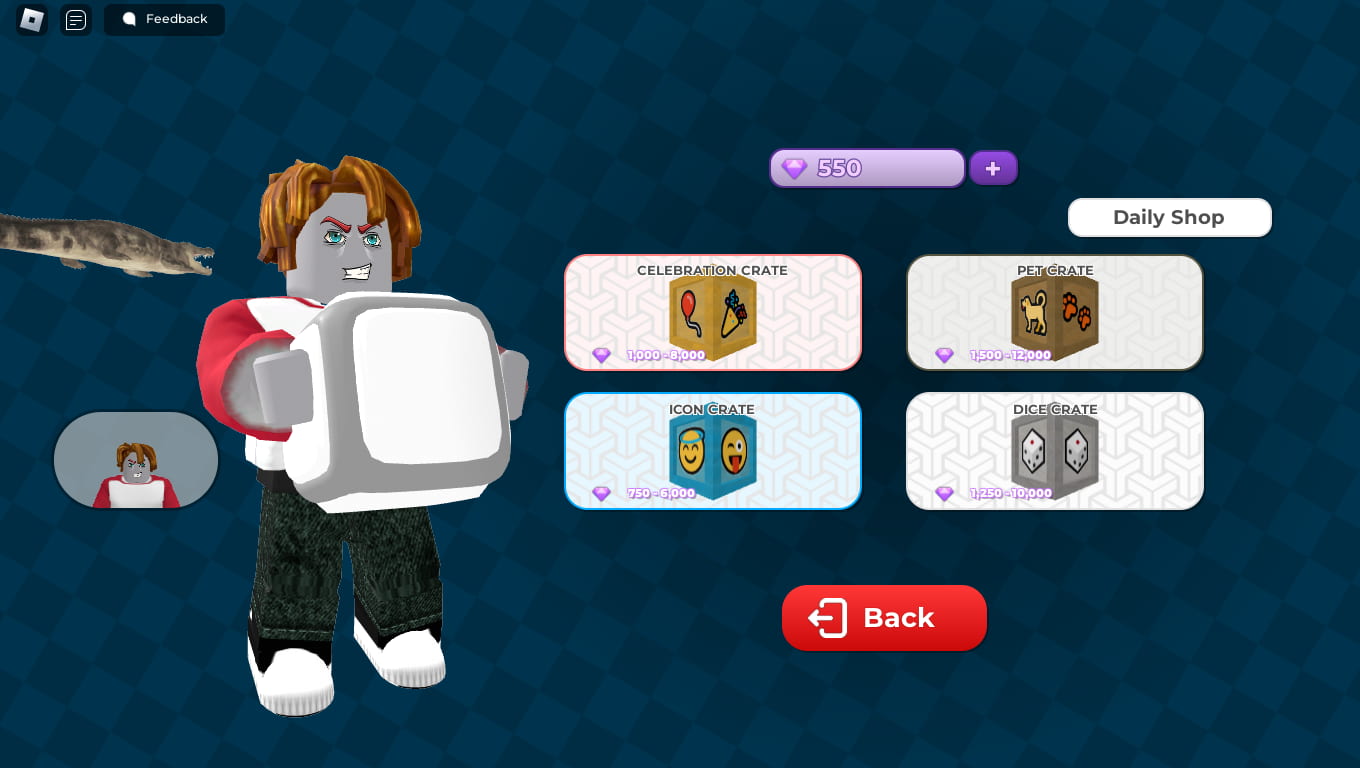Click the gem icon on Celebration Crate price
Viewport: 1360px width, 768px height.
point(602,355)
